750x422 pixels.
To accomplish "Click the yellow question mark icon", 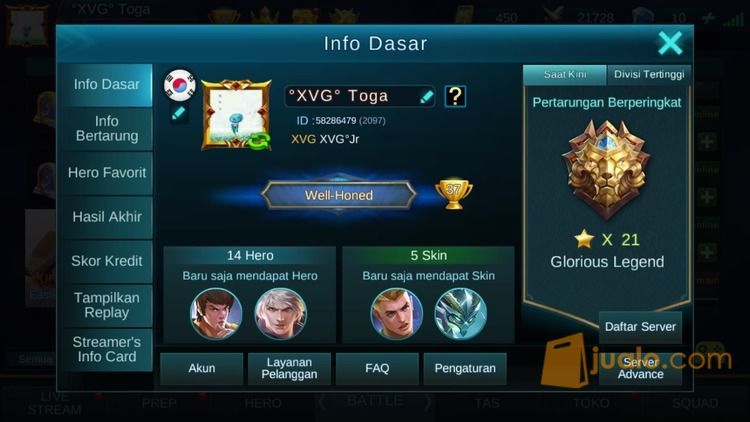I will (x=455, y=96).
